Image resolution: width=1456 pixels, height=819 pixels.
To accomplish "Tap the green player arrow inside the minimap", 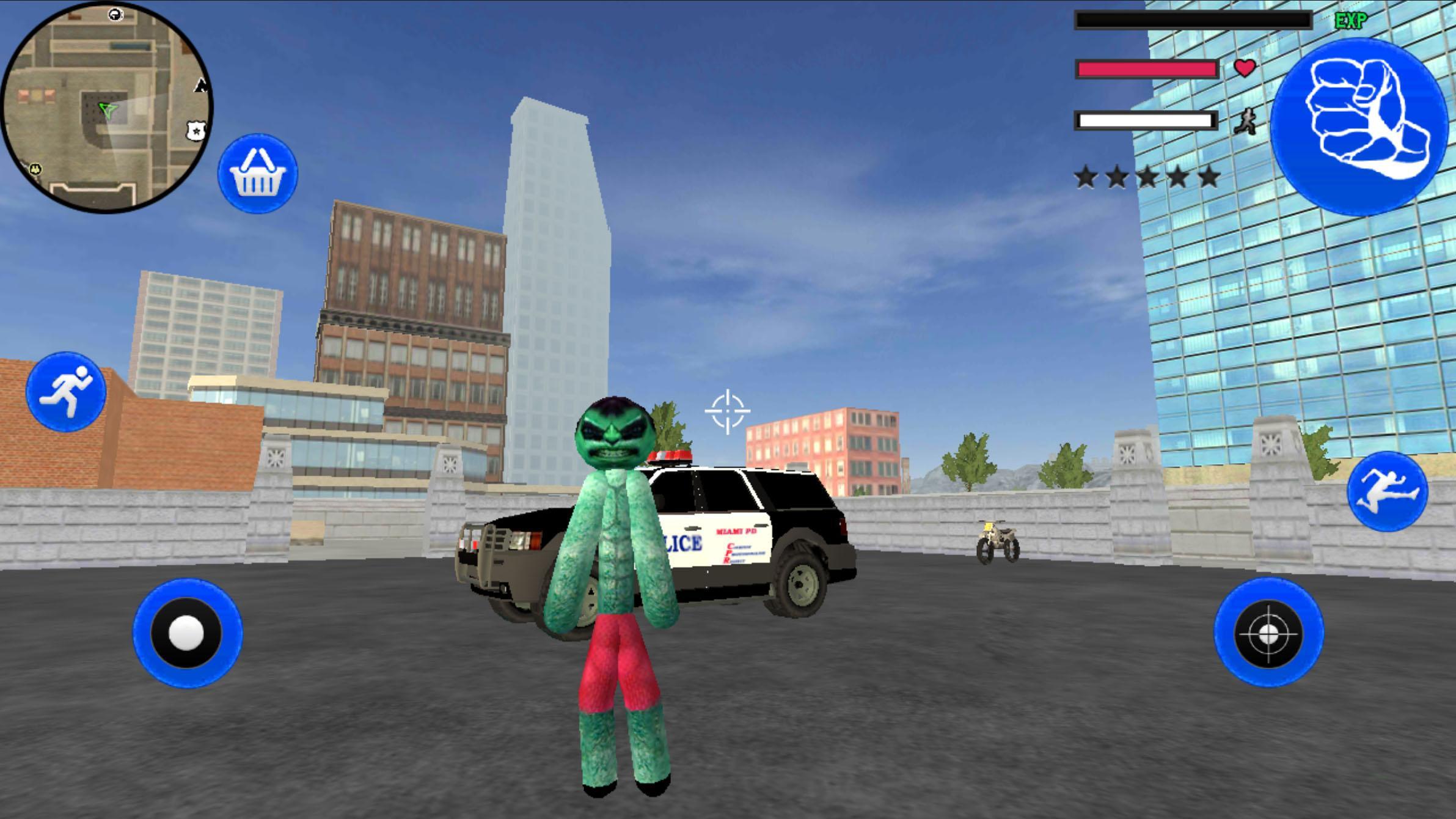I will click(x=107, y=110).
